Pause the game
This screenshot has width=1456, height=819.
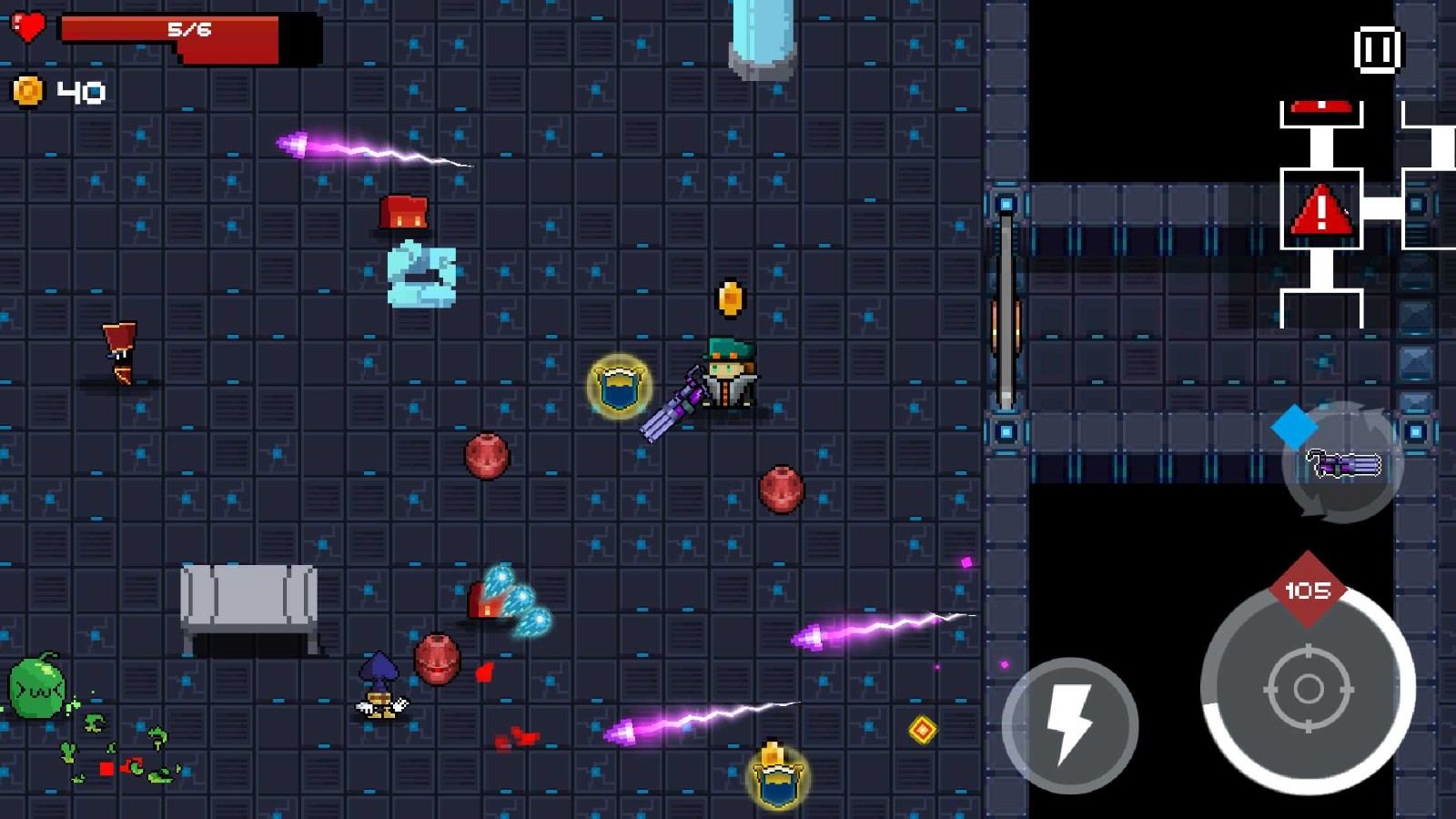pyautogui.click(x=1377, y=49)
